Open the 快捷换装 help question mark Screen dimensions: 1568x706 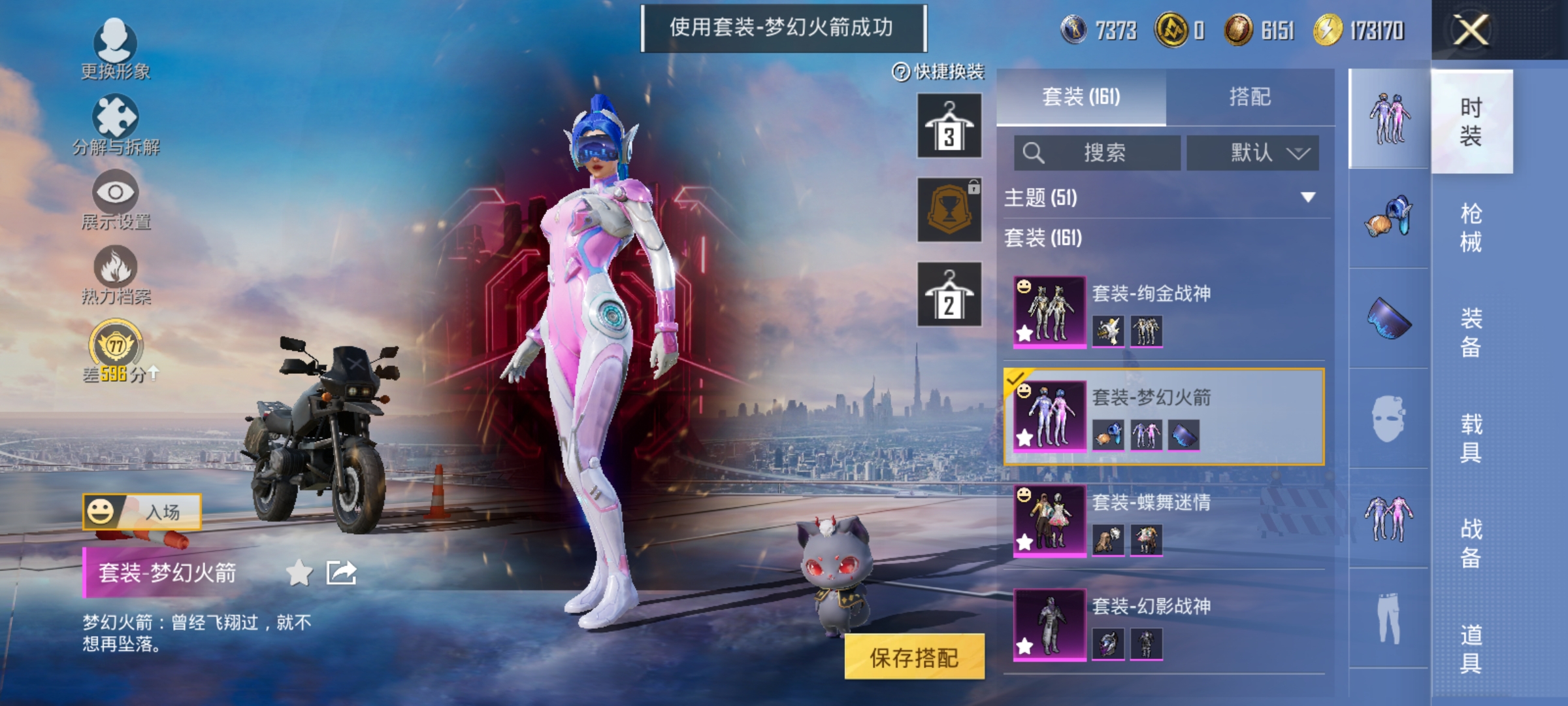click(x=901, y=72)
